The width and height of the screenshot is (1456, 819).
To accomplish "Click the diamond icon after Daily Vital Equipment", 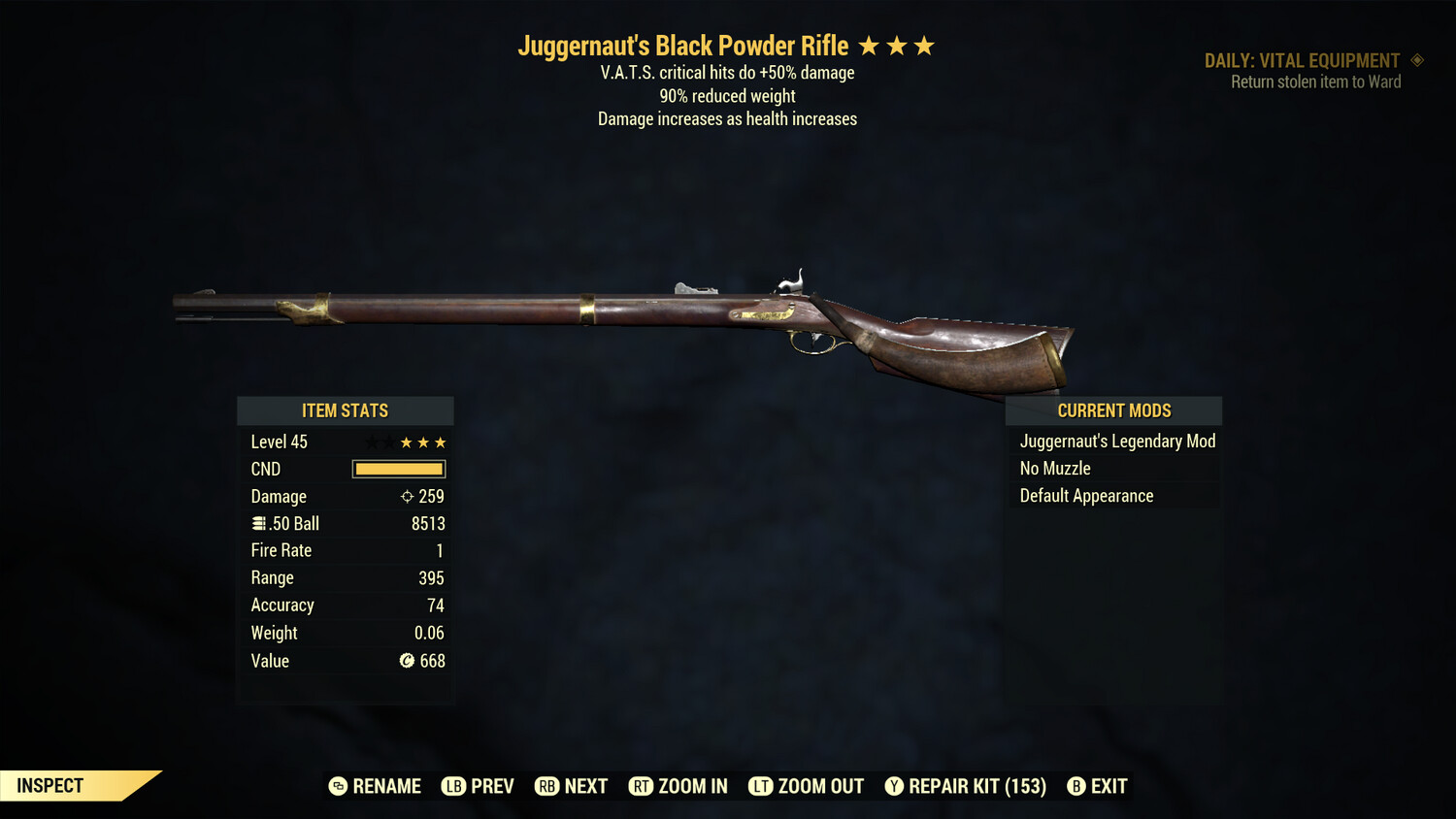I will [1418, 59].
